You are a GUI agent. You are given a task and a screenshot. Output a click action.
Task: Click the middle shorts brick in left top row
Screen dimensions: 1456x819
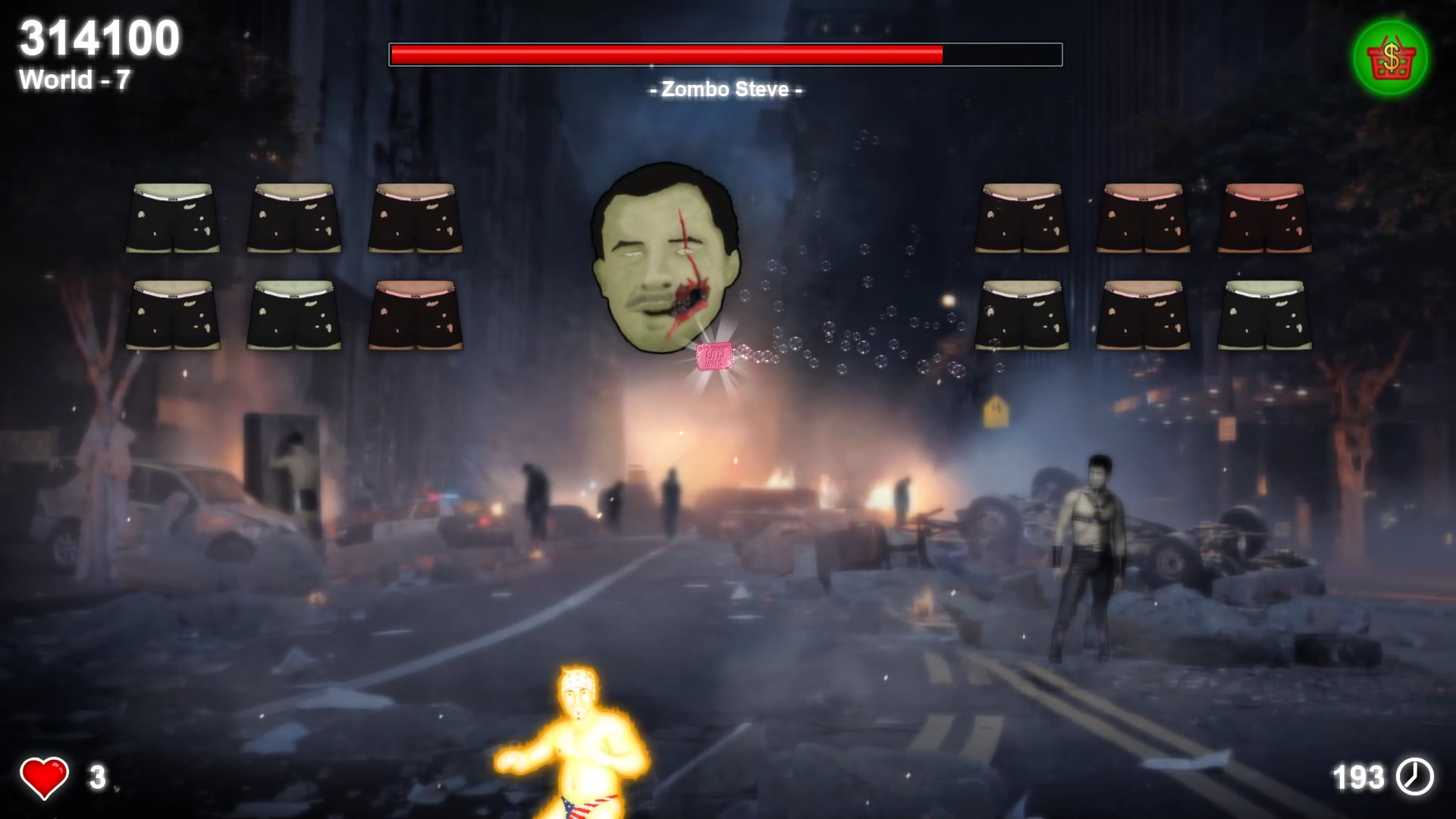click(x=294, y=216)
